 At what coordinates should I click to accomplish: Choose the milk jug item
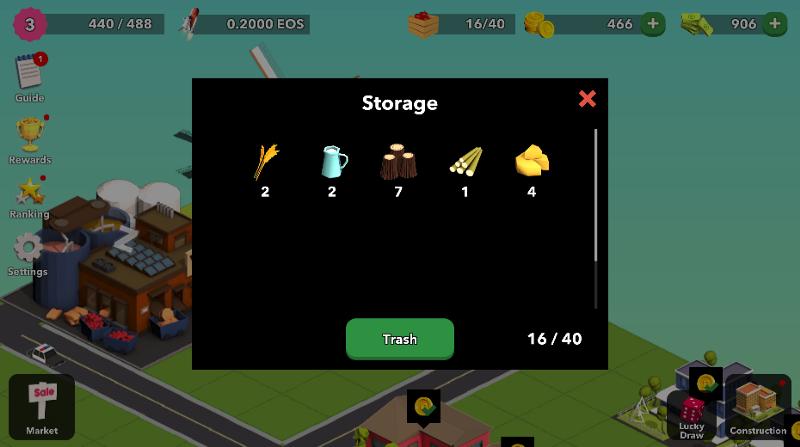[x=333, y=161]
